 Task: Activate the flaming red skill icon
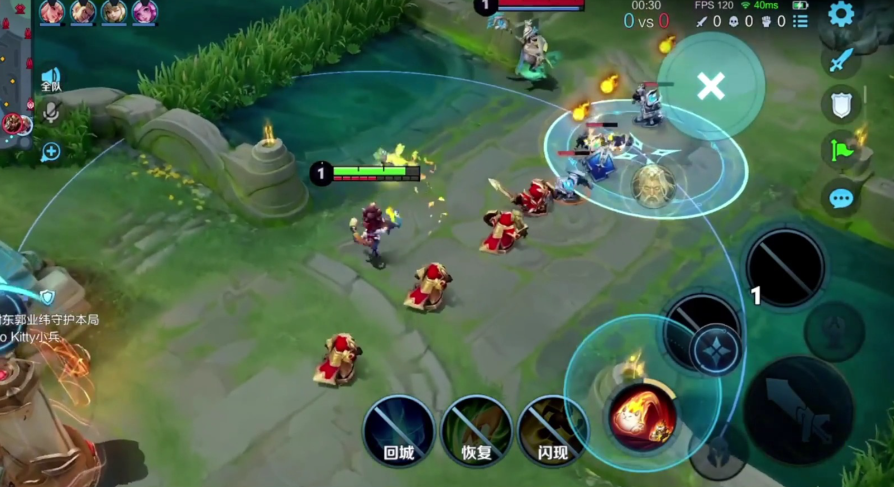(641, 413)
